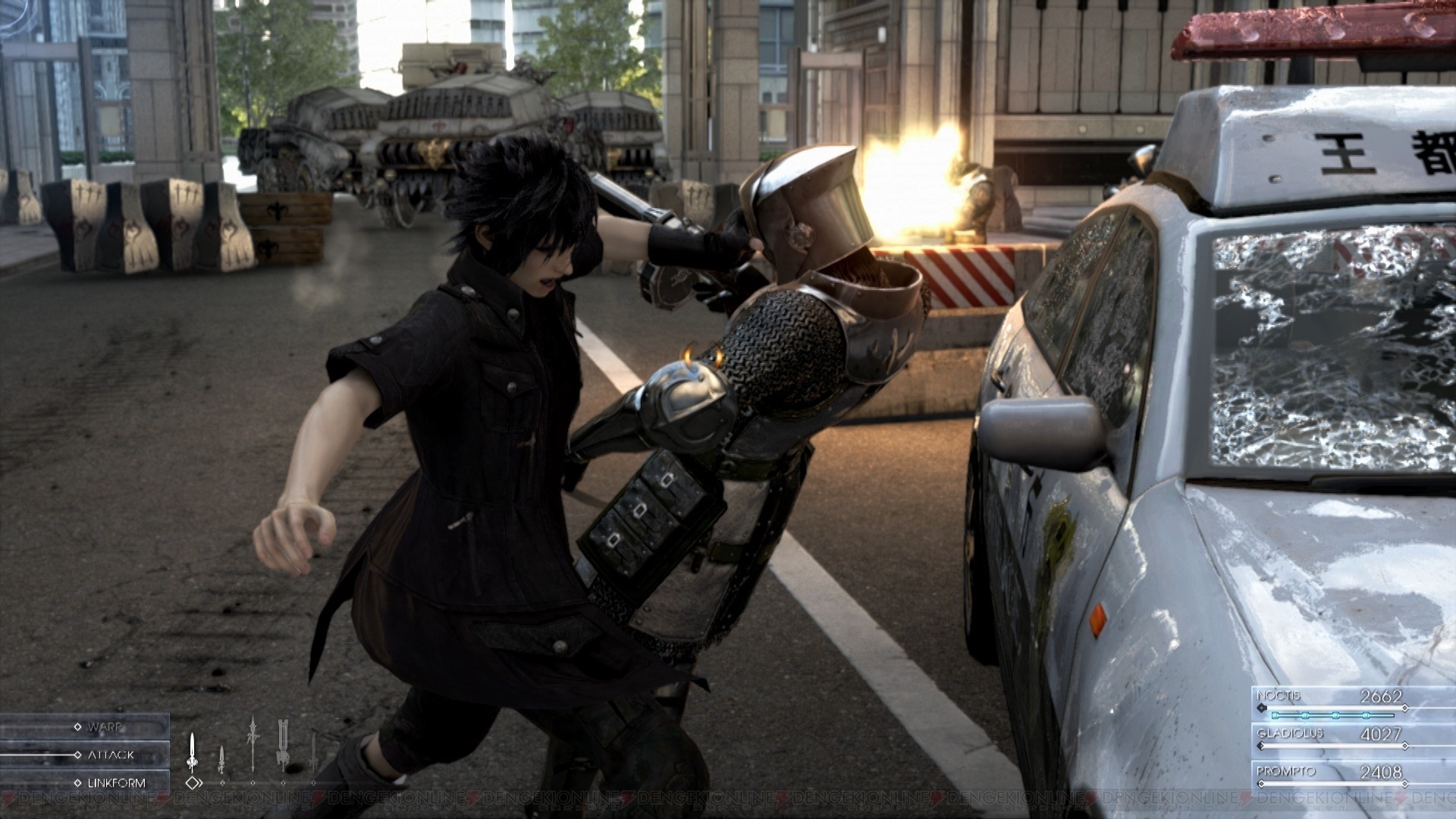Activate the LINKFORM command
The width and height of the screenshot is (1456, 819).
[115, 783]
